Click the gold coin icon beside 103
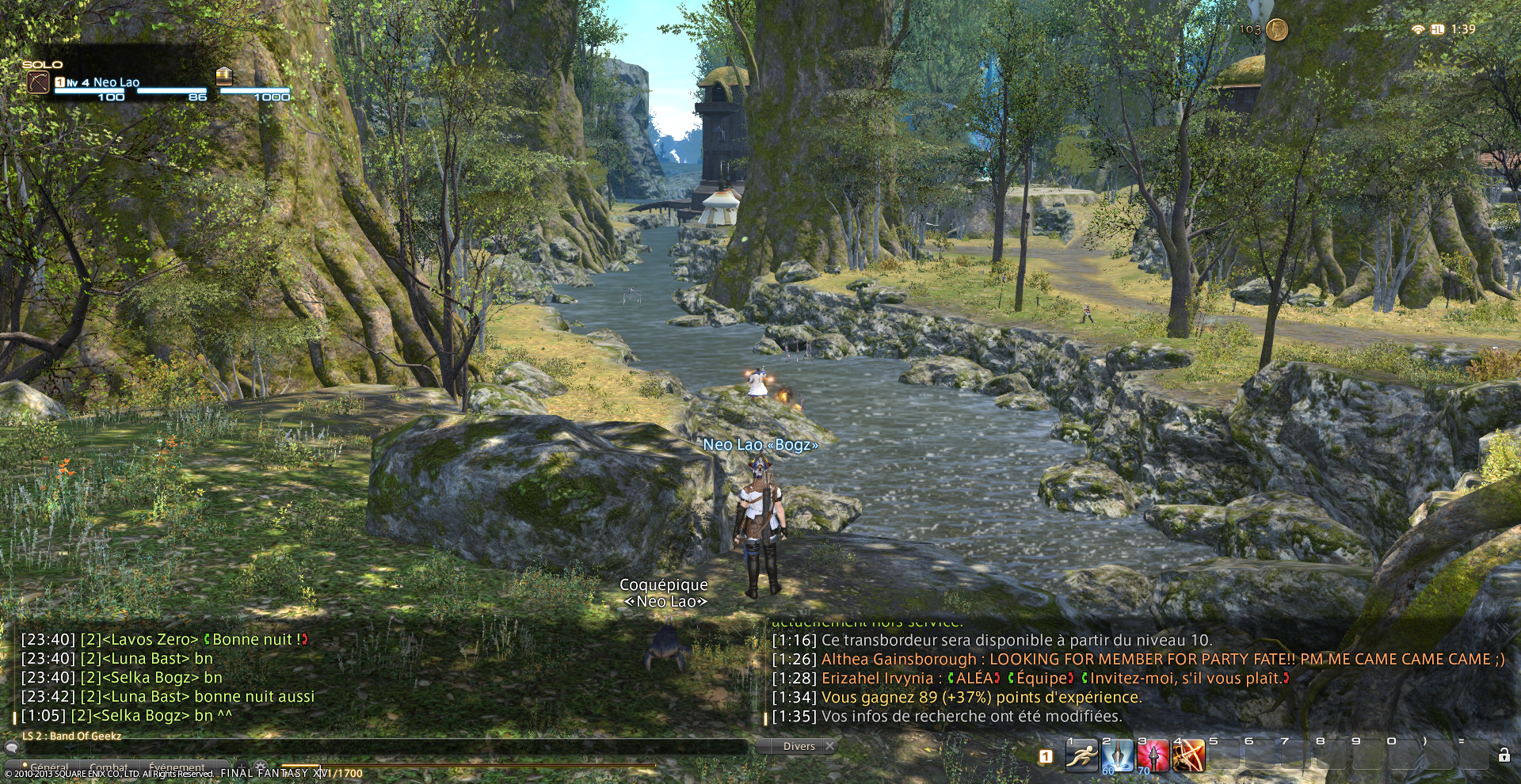 [x=1276, y=30]
